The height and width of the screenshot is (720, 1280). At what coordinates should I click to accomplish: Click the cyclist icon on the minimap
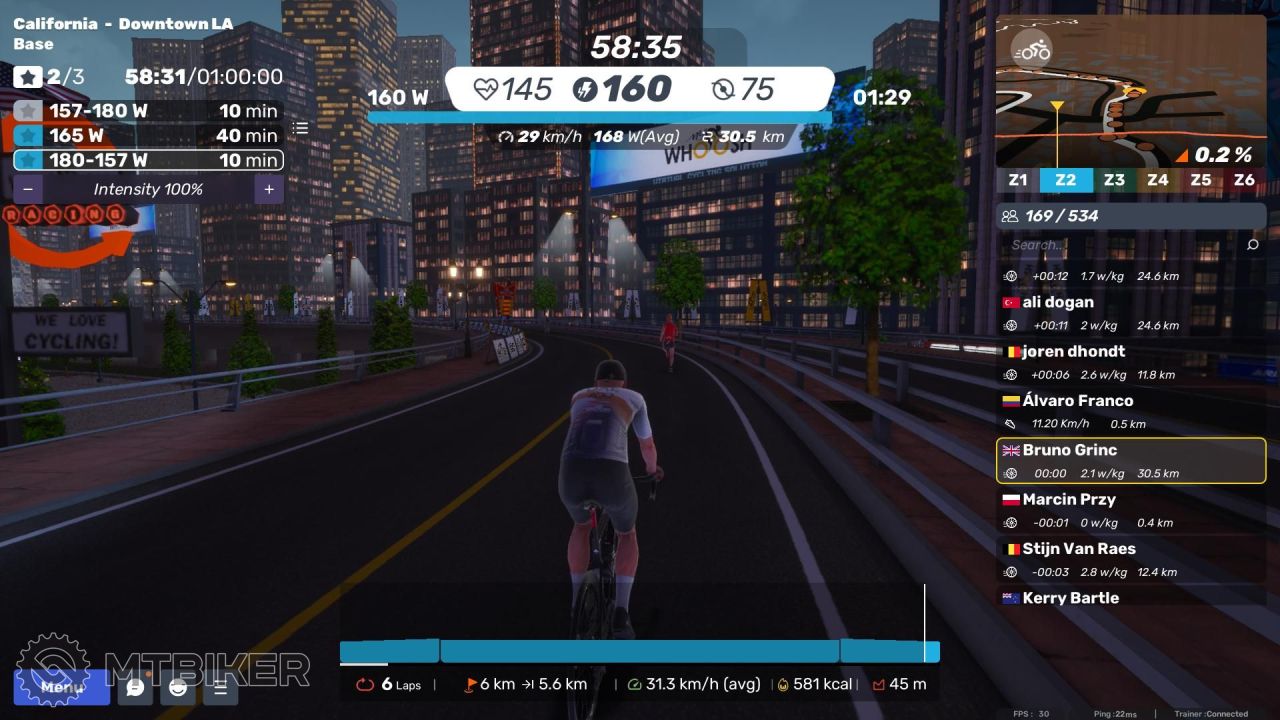coord(1030,49)
